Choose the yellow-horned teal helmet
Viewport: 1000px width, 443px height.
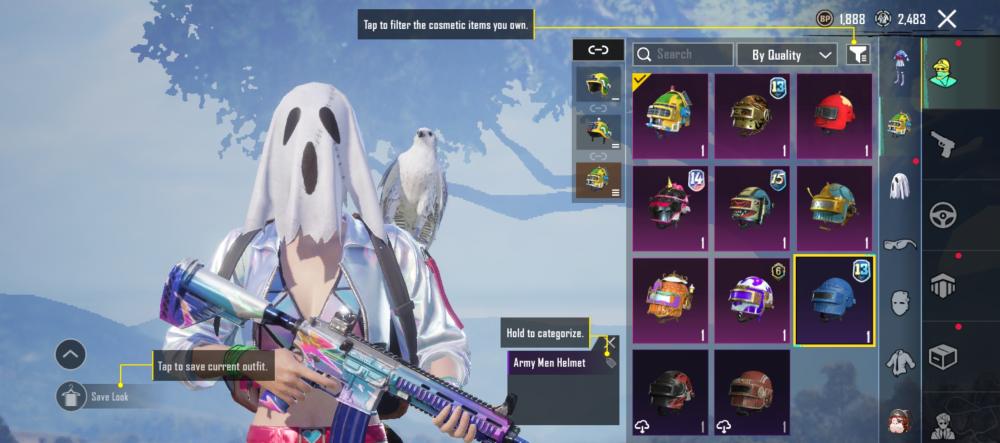point(835,208)
